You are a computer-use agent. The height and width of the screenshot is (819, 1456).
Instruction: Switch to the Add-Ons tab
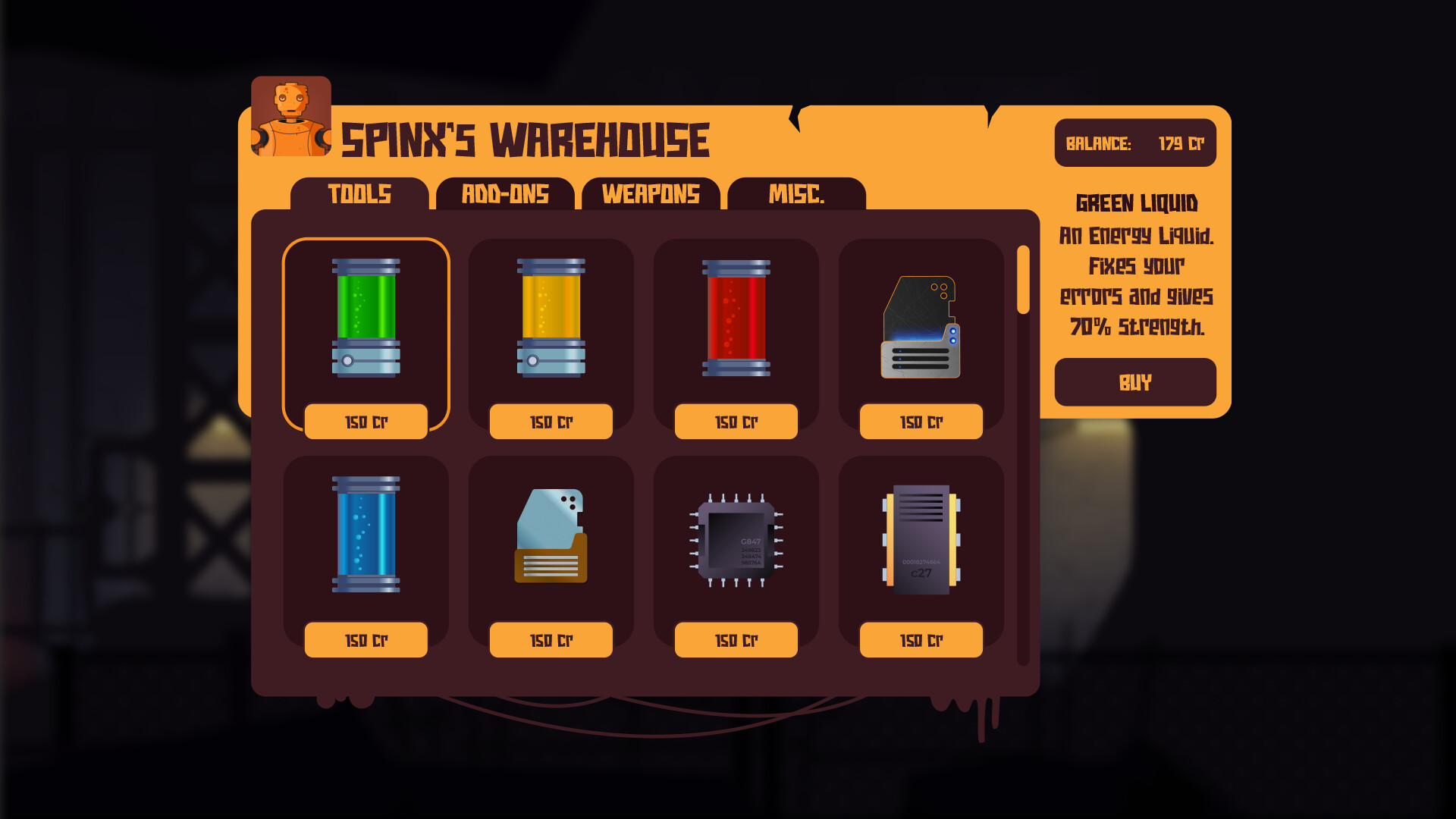pyautogui.click(x=506, y=195)
